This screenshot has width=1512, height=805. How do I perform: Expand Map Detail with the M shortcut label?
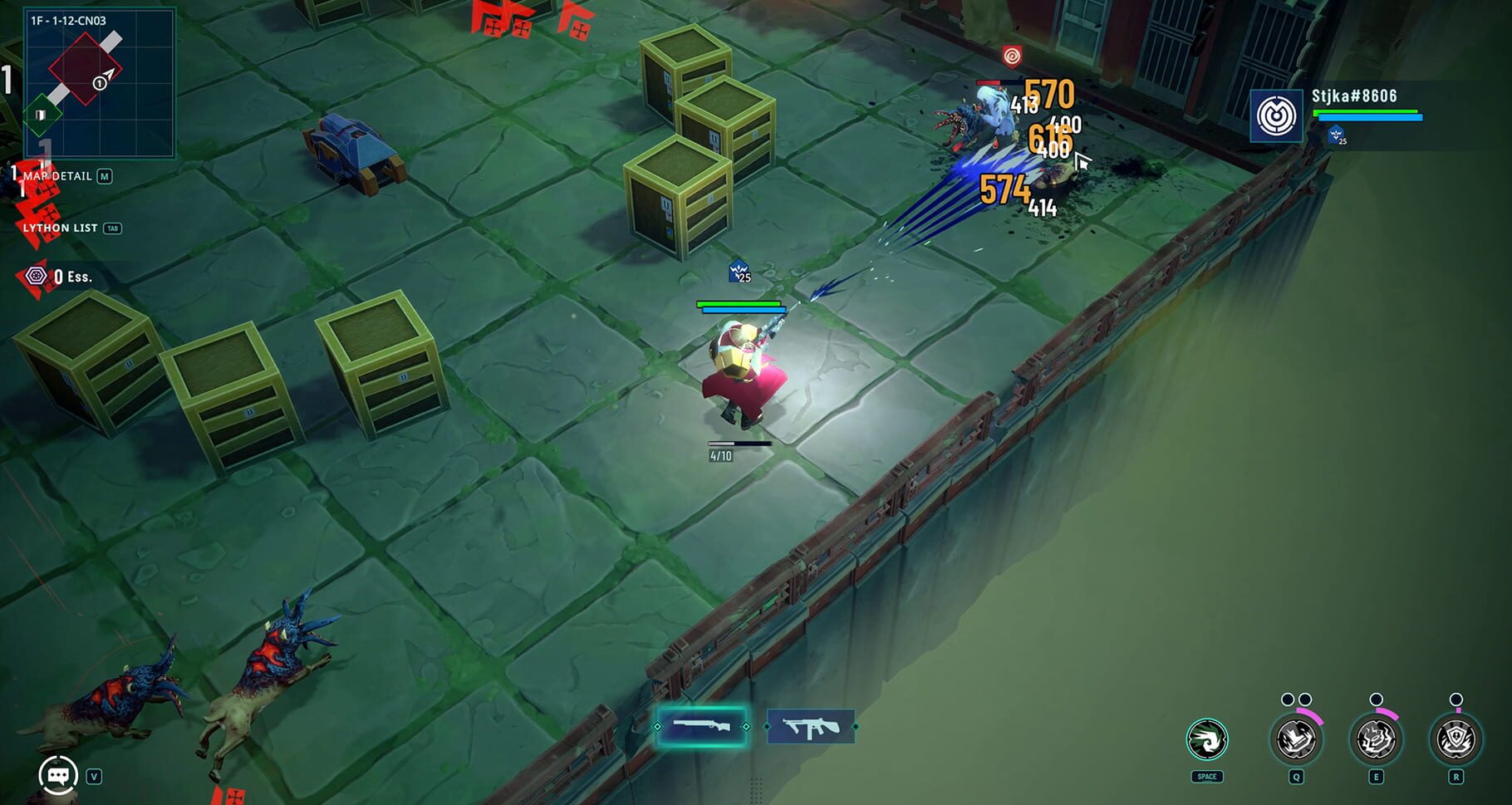click(105, 176)
